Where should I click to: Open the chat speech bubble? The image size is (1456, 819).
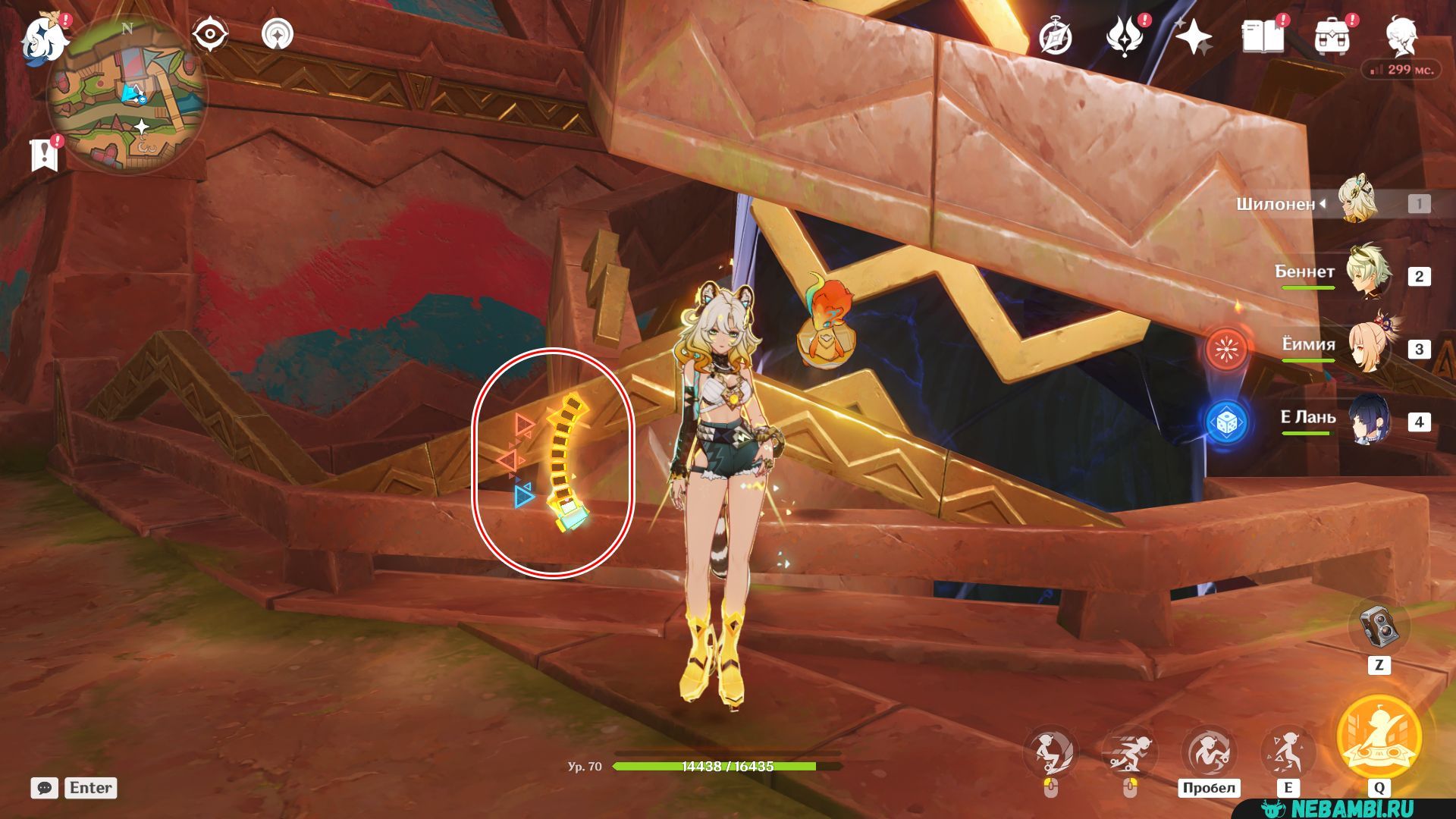coord(45,788)
